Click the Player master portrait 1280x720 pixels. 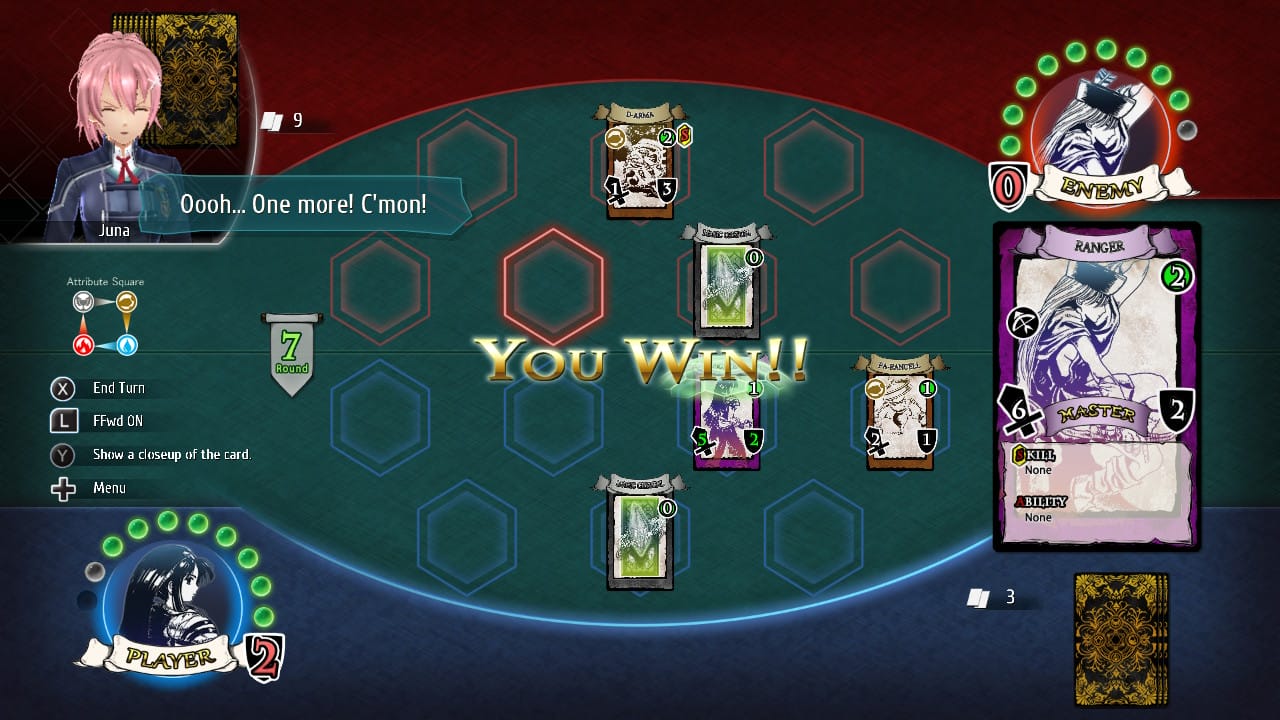[x=172, y=600]
